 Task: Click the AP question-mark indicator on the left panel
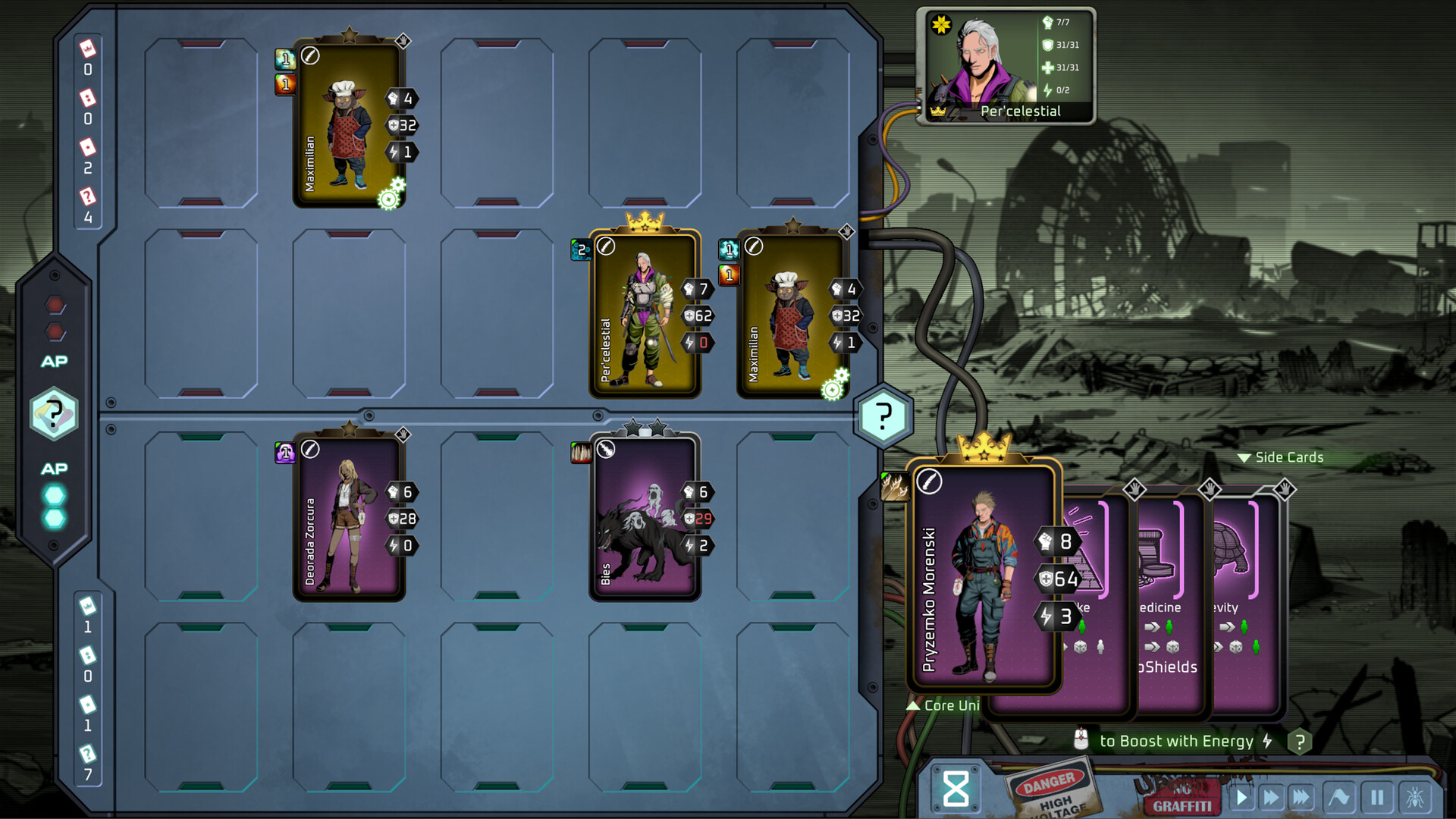pos(54,415)
